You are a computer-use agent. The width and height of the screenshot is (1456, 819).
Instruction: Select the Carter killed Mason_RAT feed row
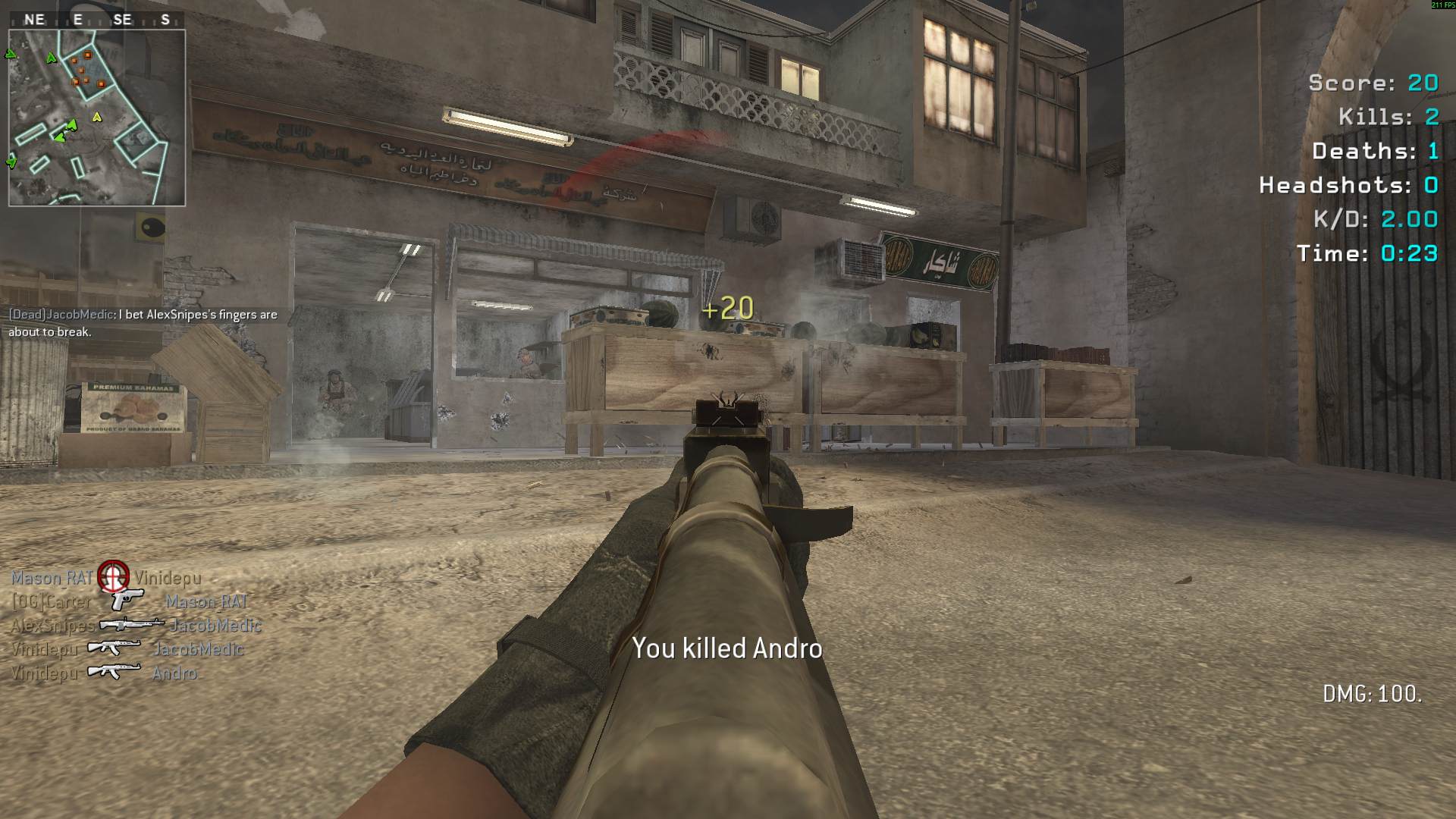130,602
